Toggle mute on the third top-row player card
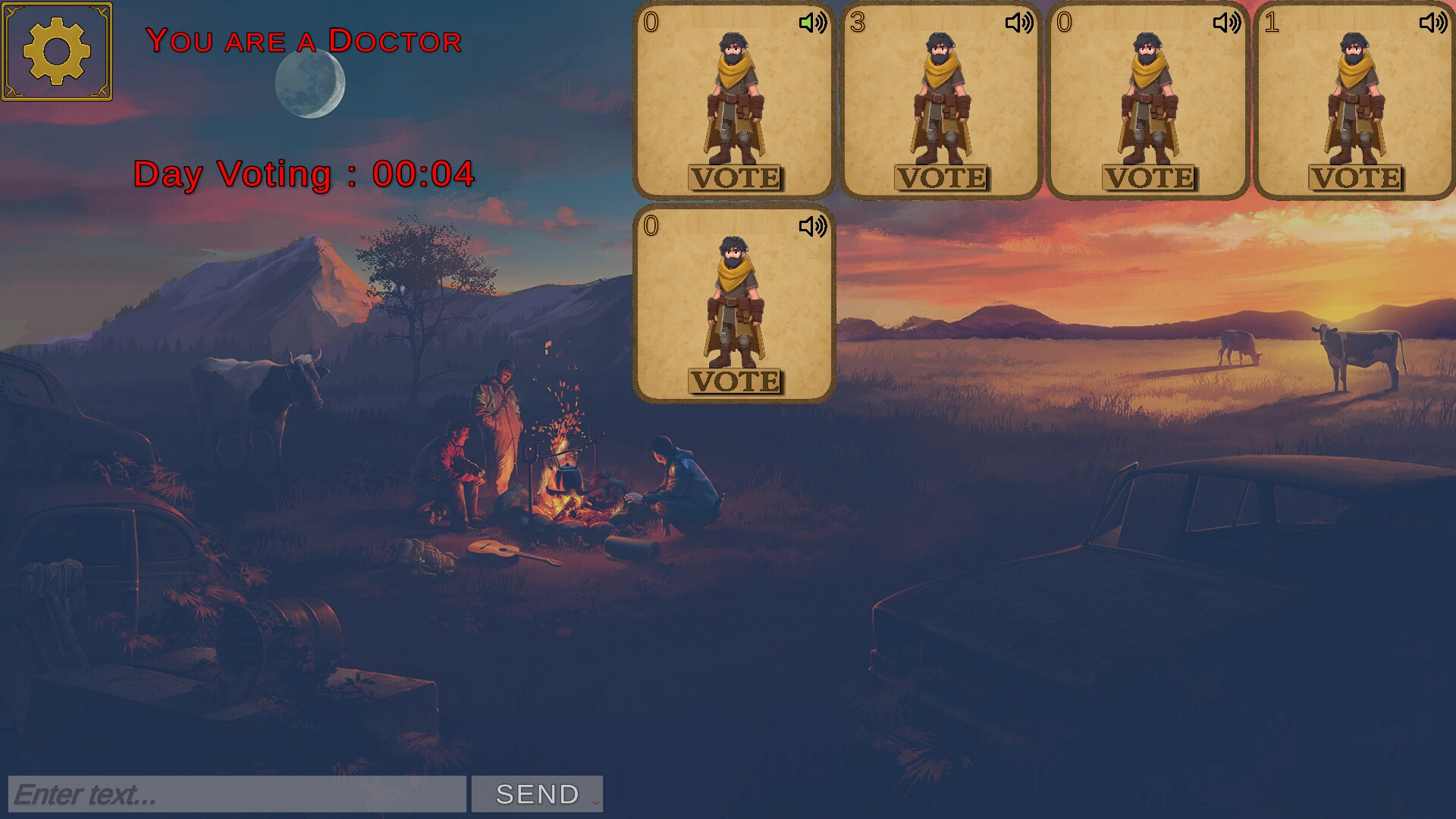The width and height of the screenshot is (1456, 819). coord(1227,23)
